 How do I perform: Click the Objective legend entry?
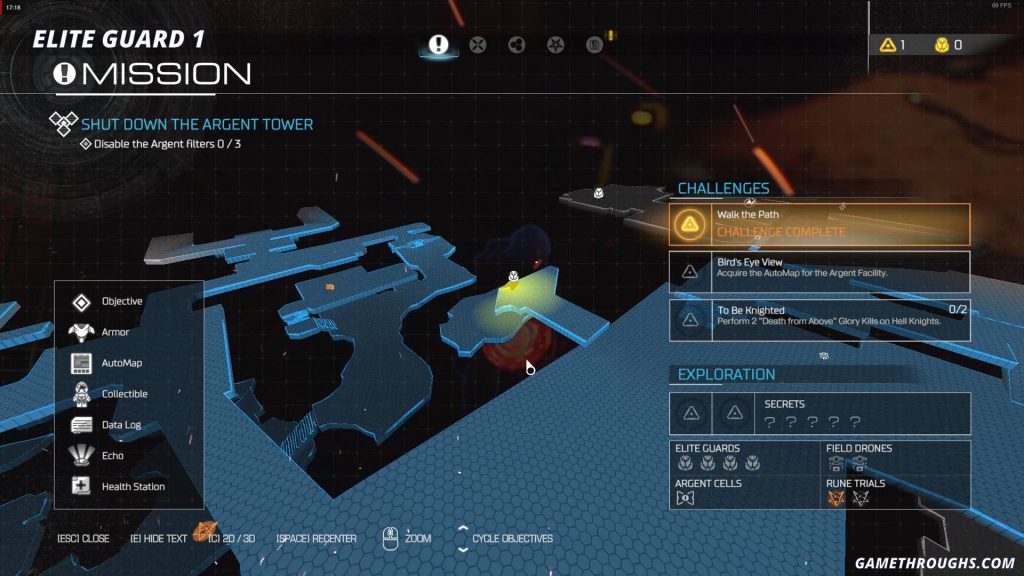click(121, 301)
